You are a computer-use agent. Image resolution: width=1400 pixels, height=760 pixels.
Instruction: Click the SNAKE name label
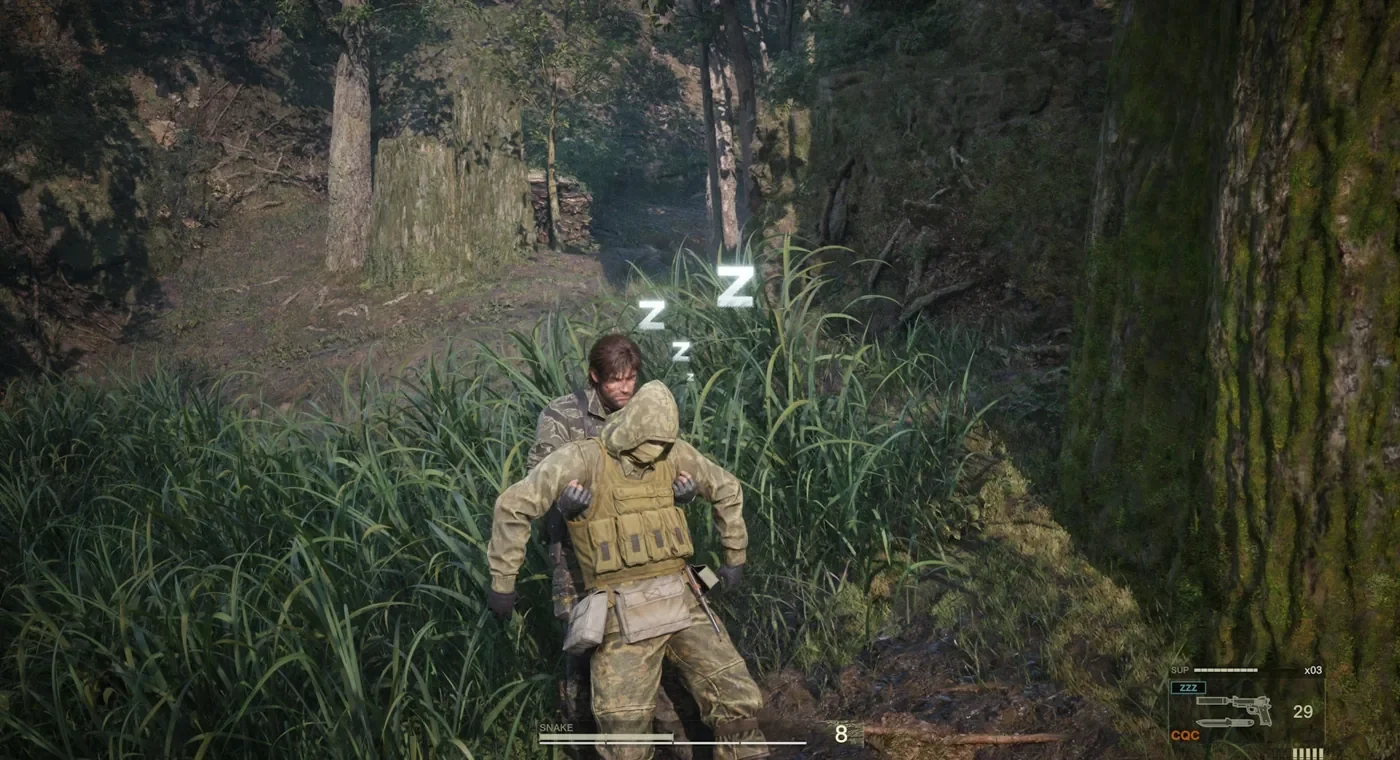(556, 727)
